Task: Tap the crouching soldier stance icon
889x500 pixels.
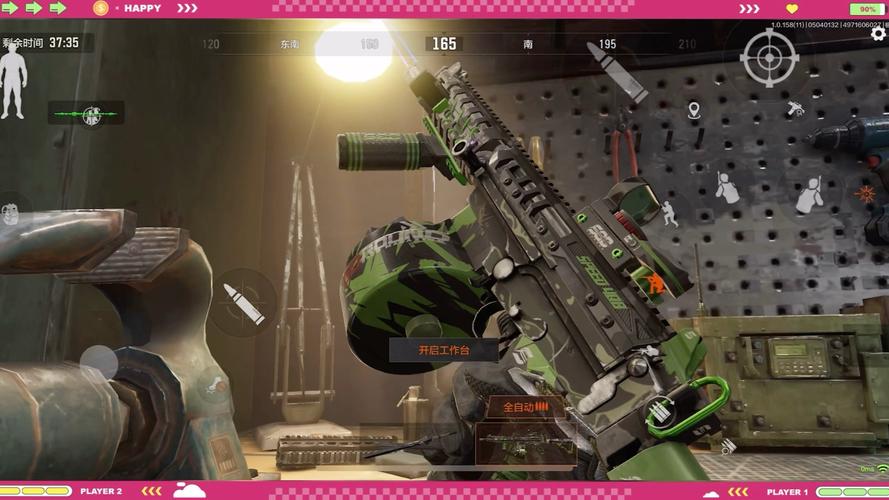Action: [666, 212]
